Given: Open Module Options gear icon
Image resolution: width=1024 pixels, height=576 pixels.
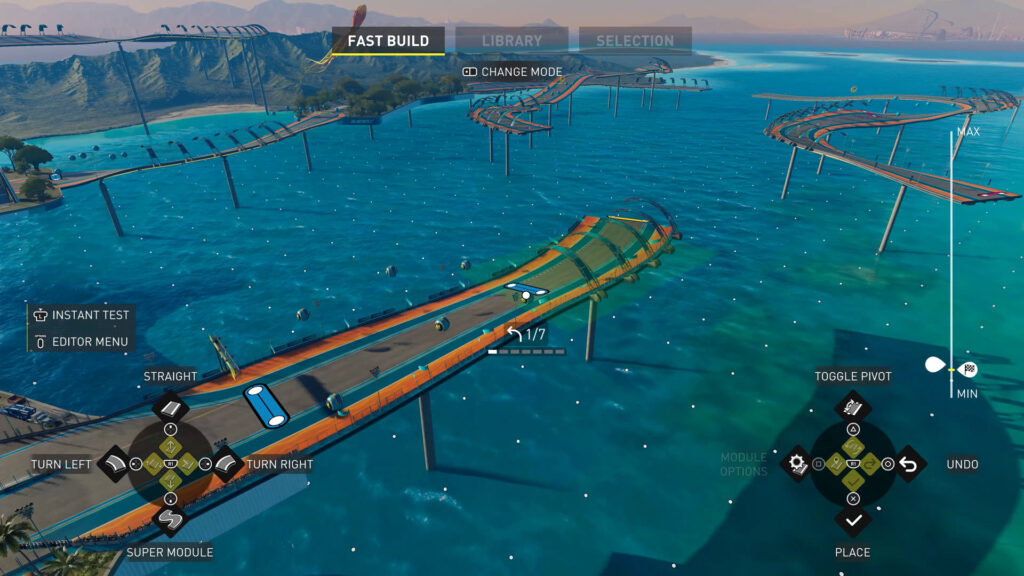Looking at the screenshot, I should (x=797, y=464).
